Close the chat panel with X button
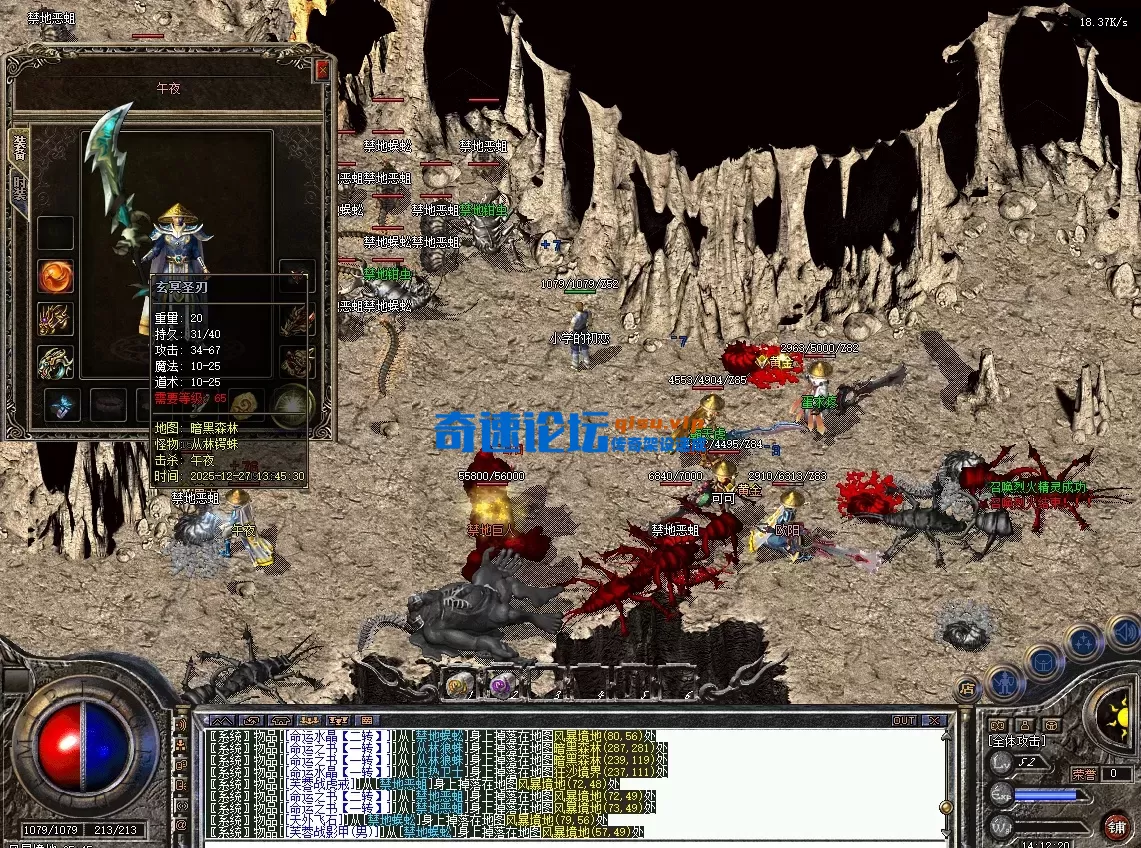 [934, 720]
